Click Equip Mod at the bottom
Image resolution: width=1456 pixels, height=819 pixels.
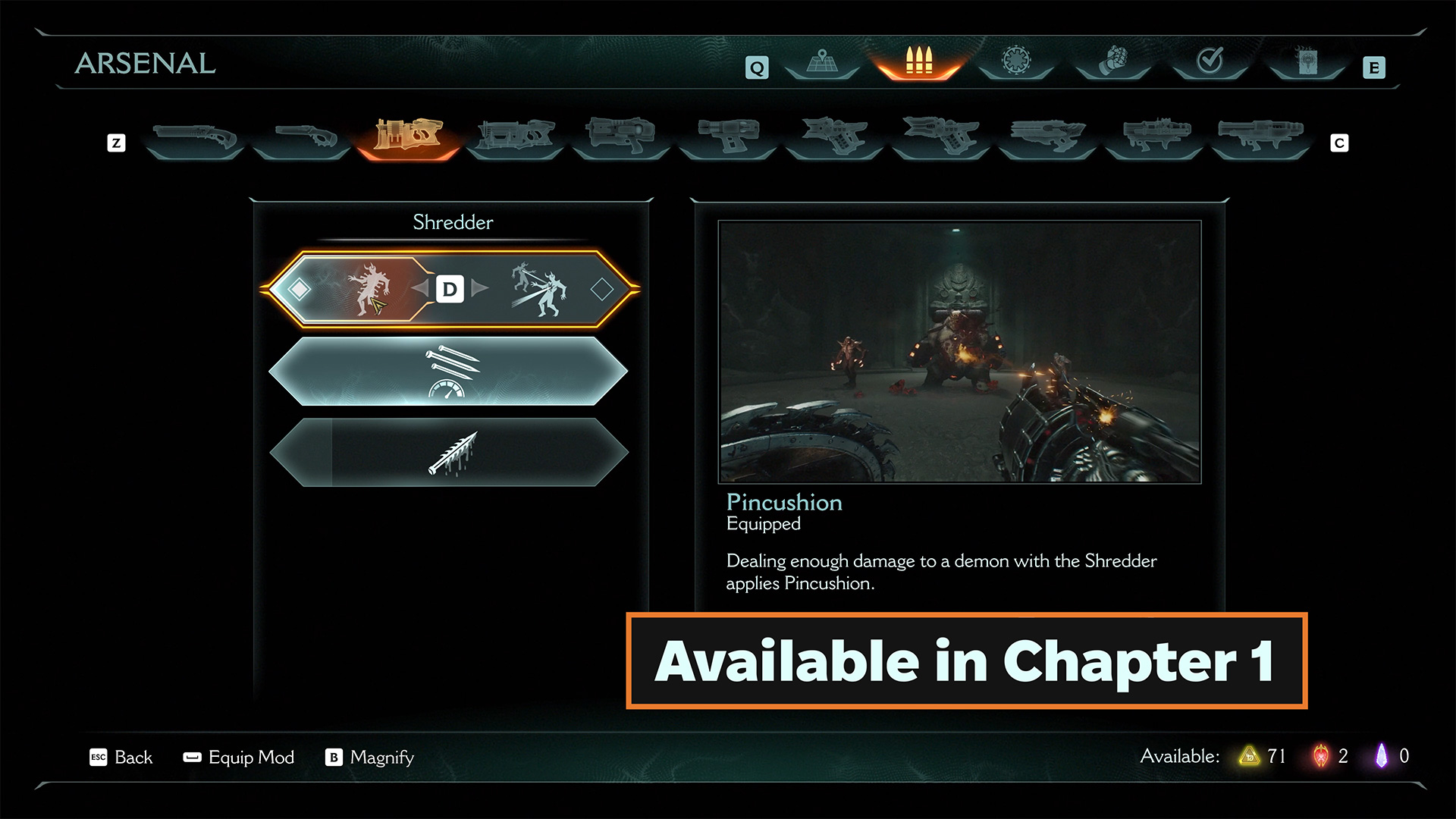coord(239,758)
